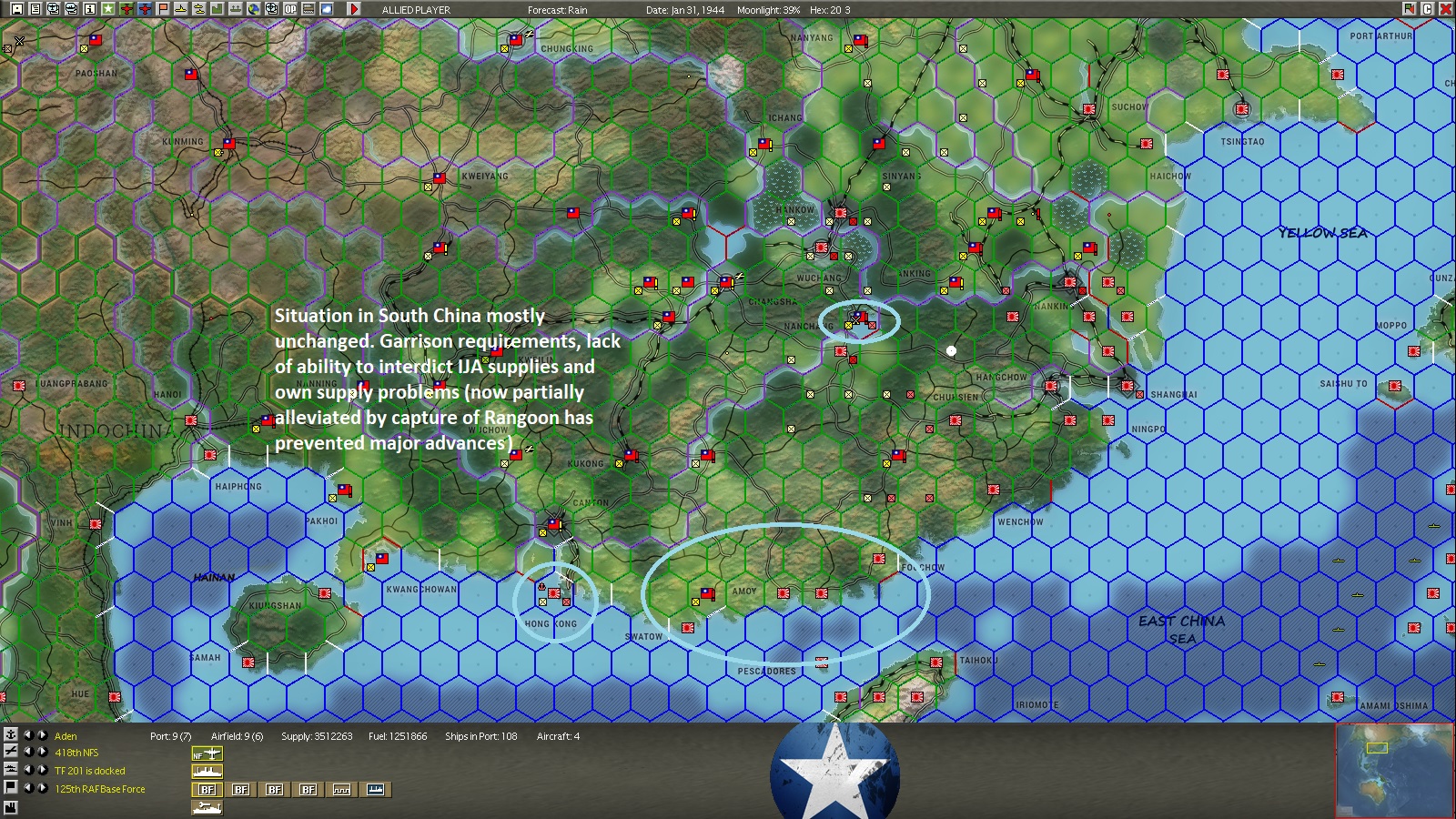Image resolution: width=1456 pixels, height=819 pixels.
Task: Select the first BF counter for 125th RAF Base Force
Action: click(207, 788)
